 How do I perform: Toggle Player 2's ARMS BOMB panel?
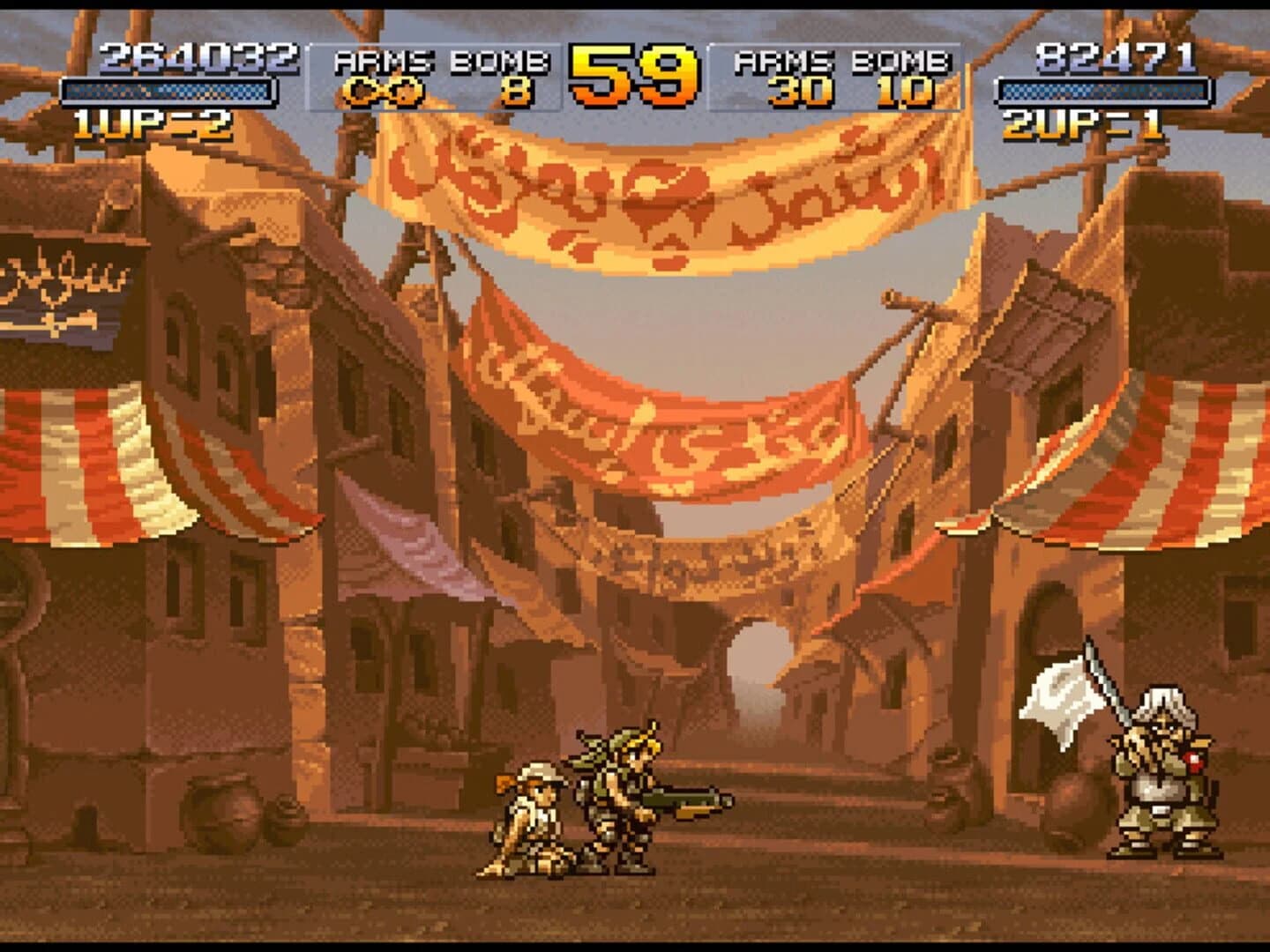click(838, 75)
